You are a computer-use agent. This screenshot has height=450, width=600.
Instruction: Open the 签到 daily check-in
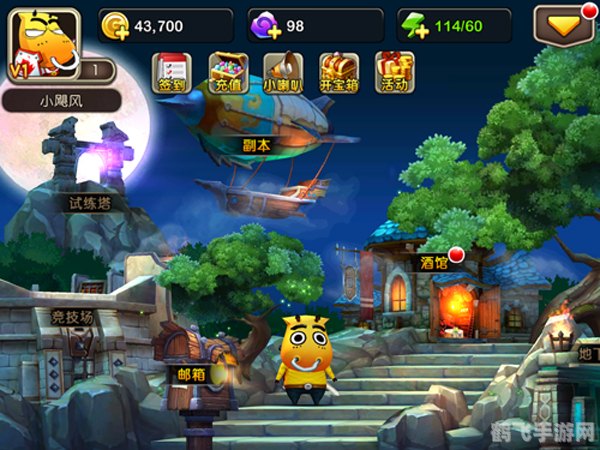click(x=170, y=73)
